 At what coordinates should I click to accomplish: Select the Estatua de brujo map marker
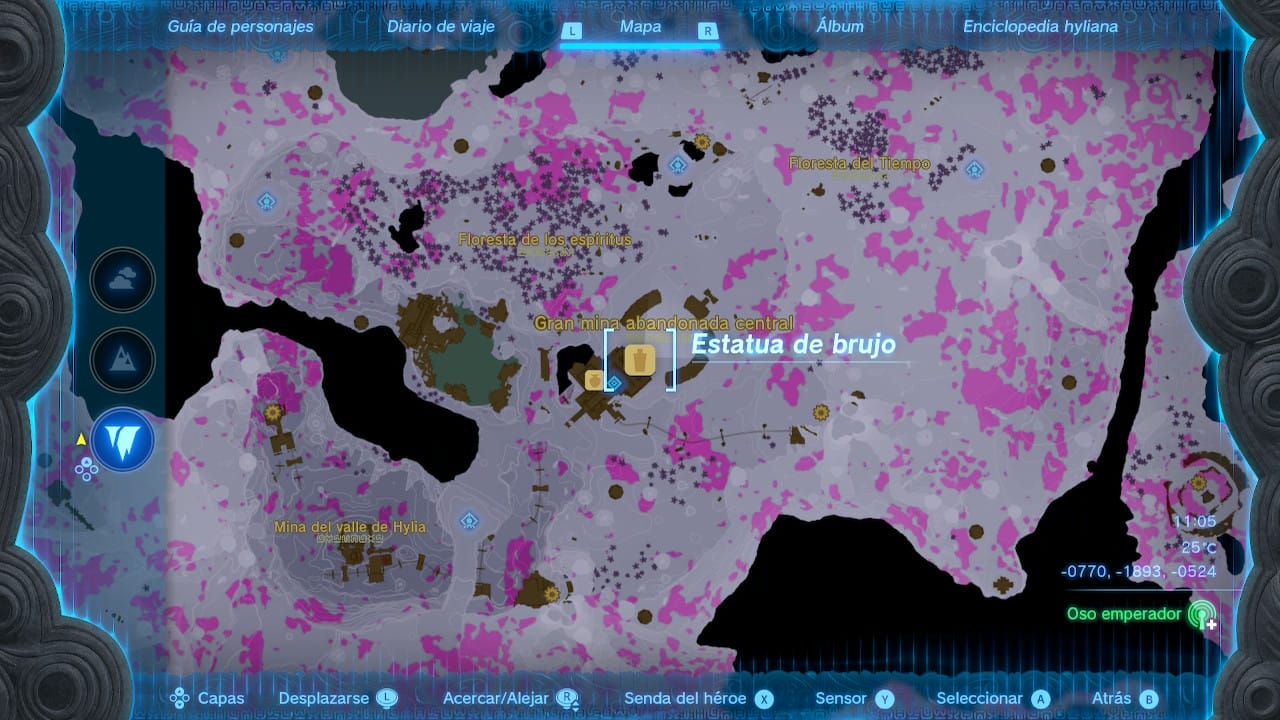click(x=640, y=359)
